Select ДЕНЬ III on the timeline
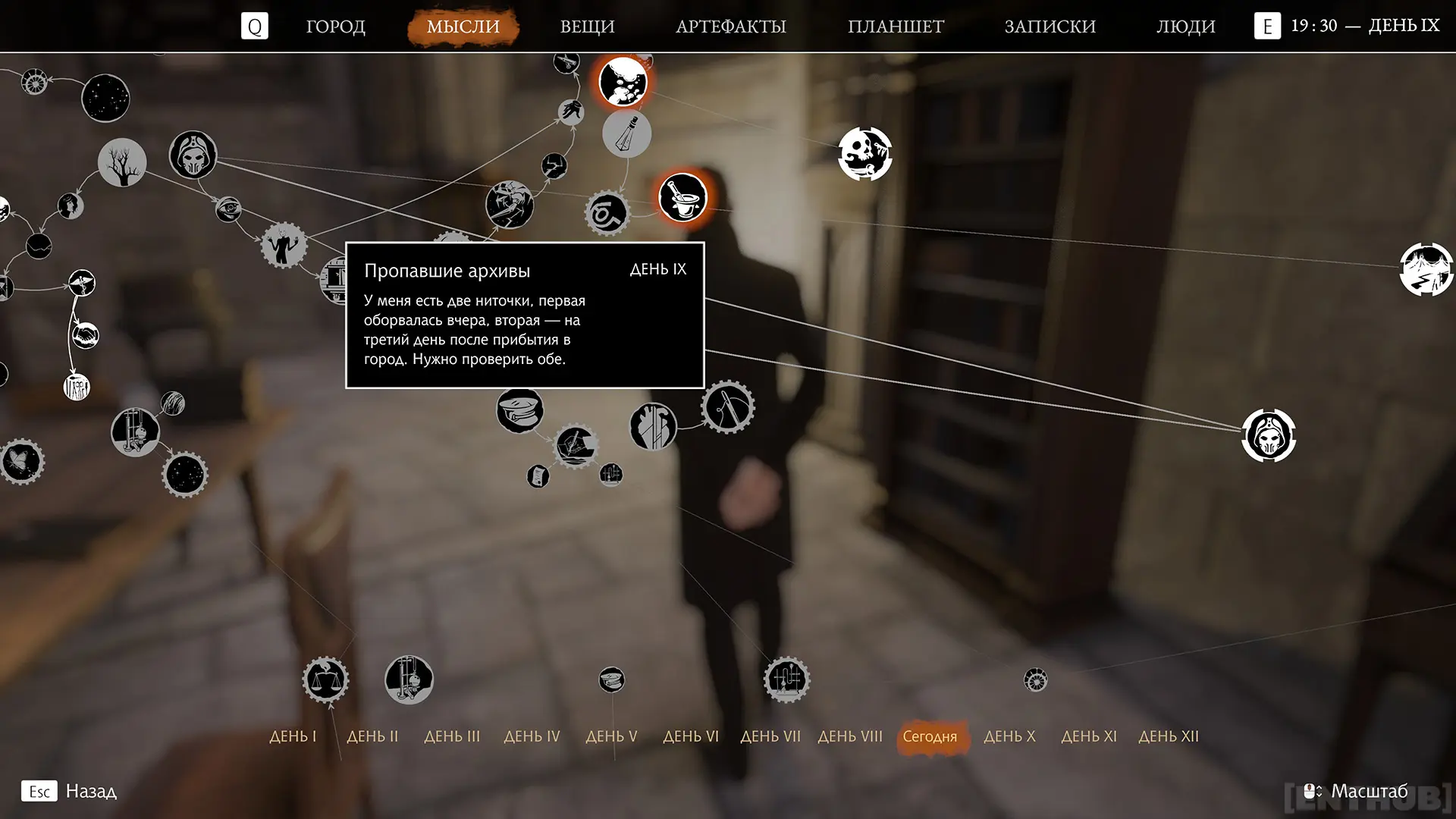This screenshot has height=819, width=1456. point(452,736)
